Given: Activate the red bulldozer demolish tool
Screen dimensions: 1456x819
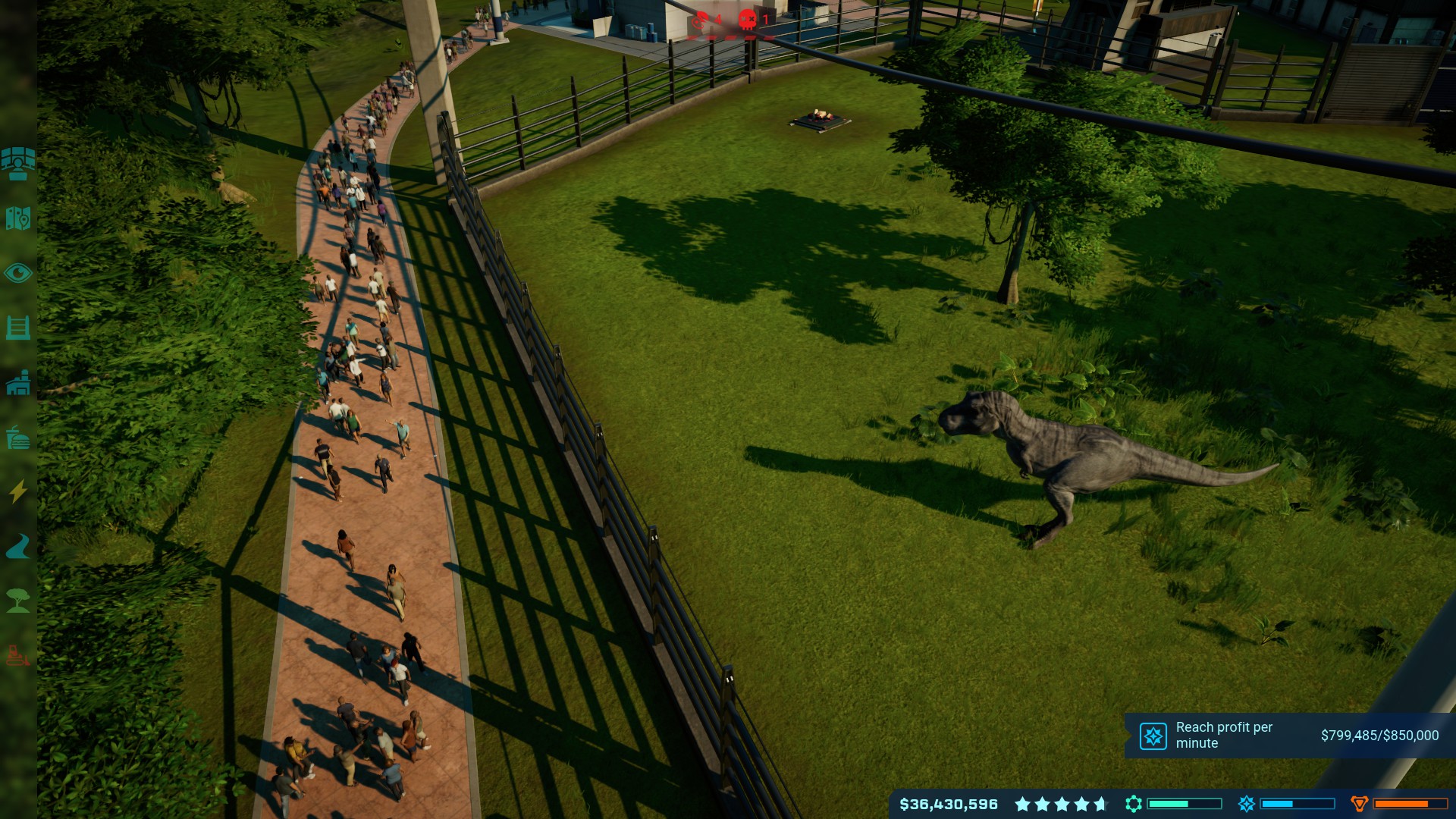Looking at the screenshot, I should 18,655.
